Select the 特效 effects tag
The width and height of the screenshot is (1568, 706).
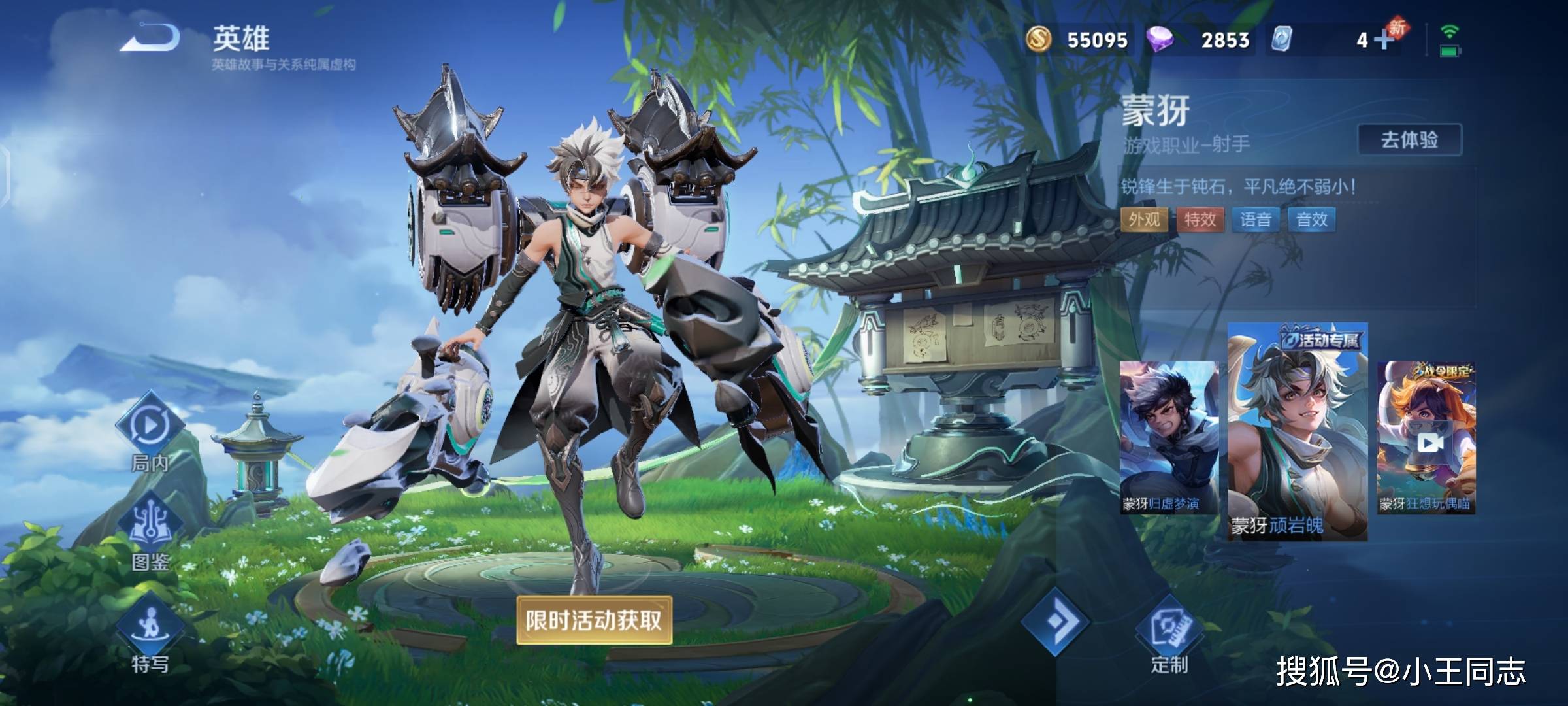[1200, 220]
